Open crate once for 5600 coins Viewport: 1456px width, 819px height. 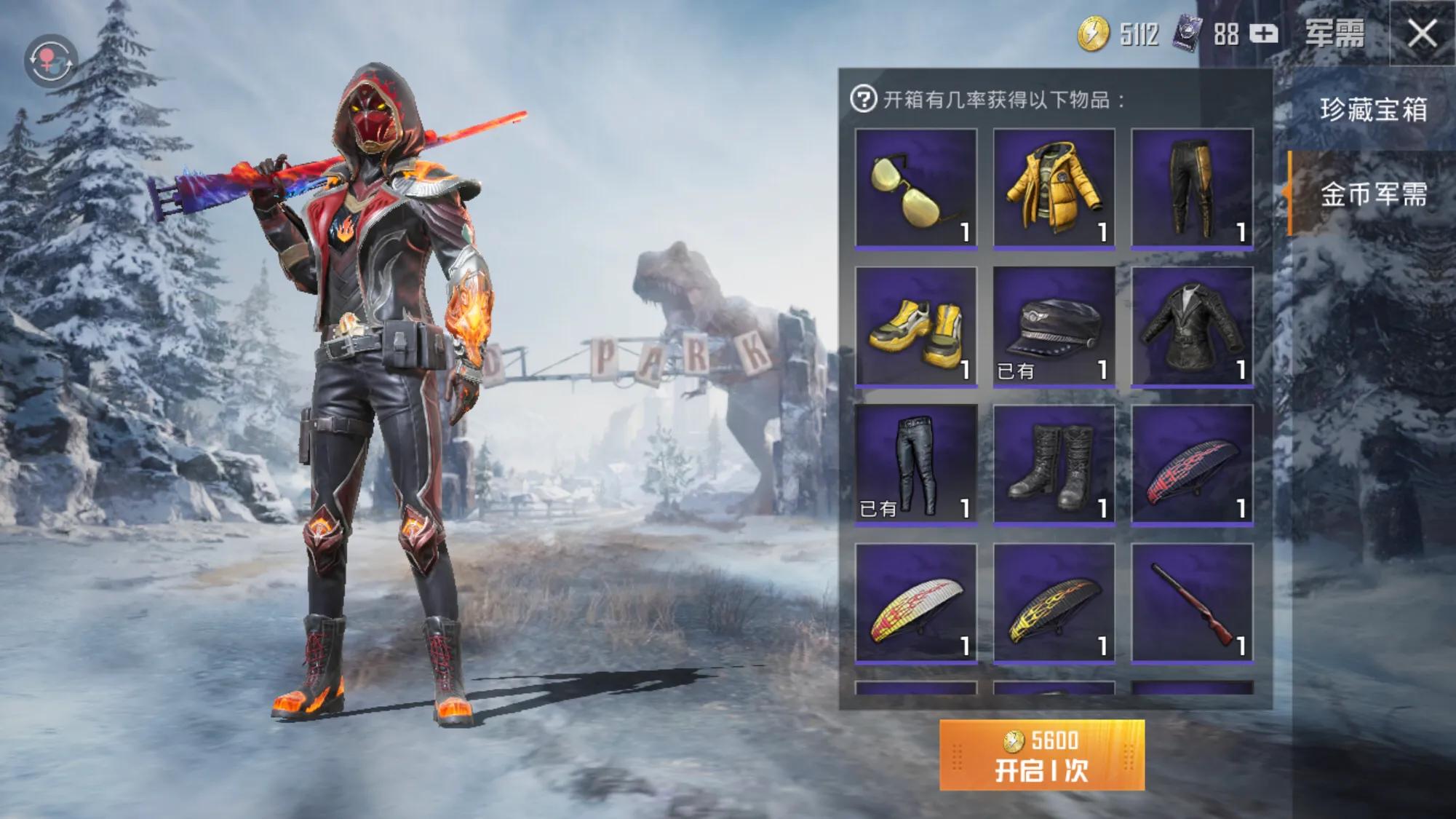[1041, 756]
